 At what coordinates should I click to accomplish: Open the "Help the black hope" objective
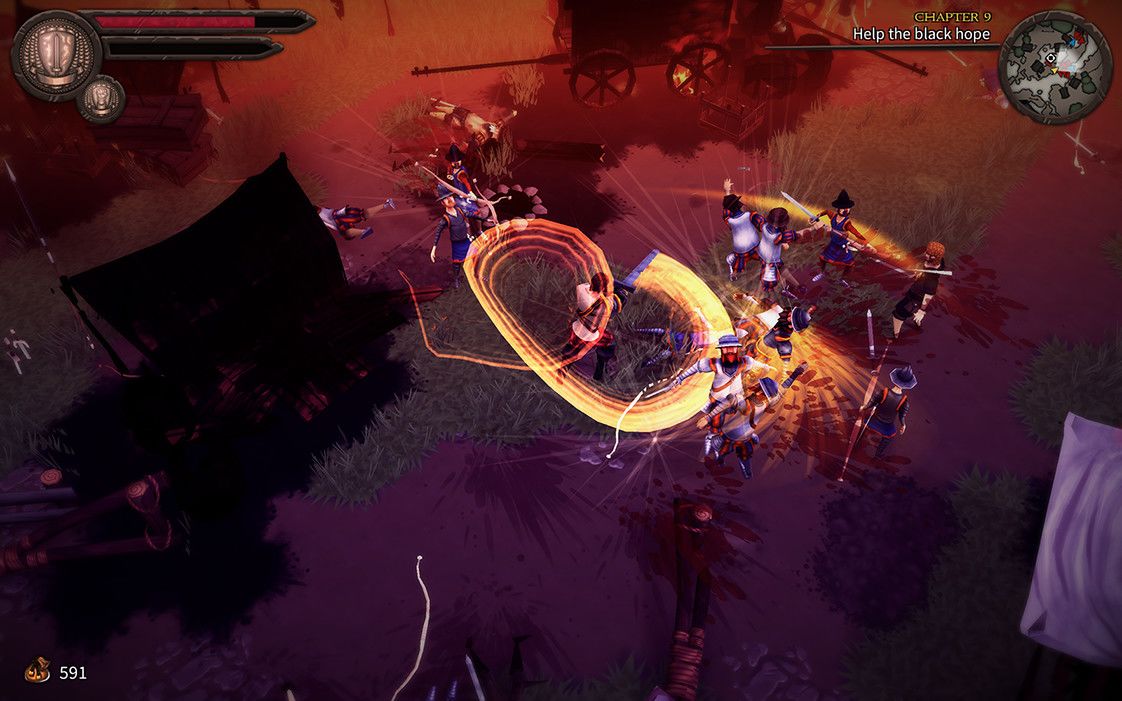coord(920,34)
